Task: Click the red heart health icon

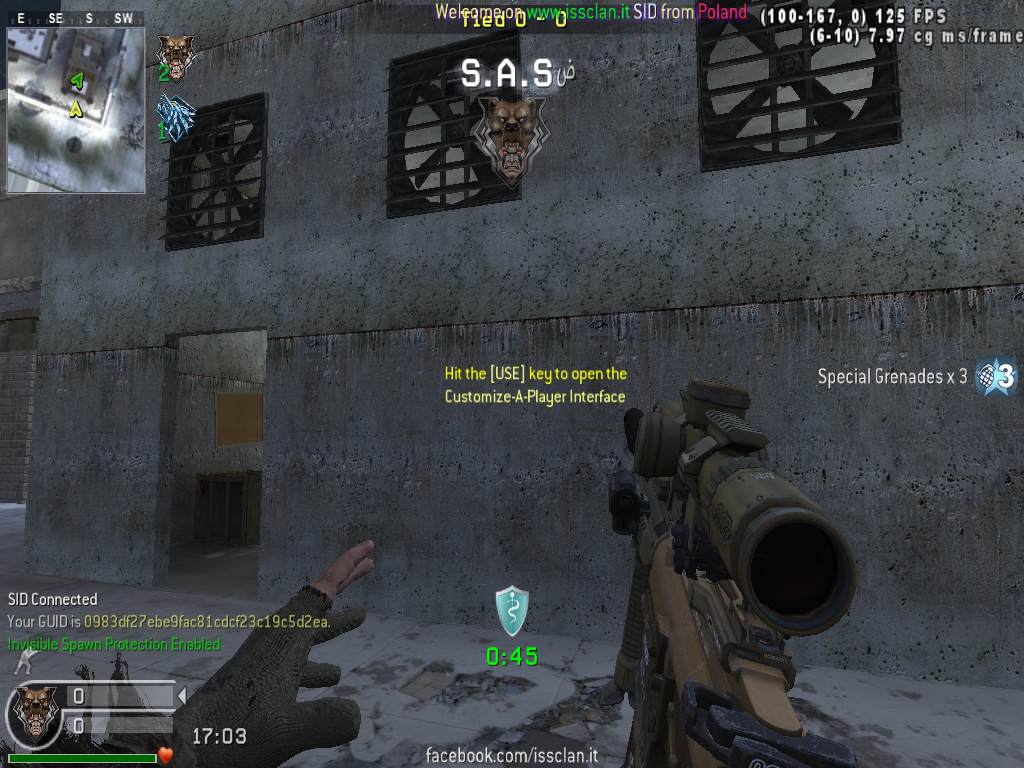Action: click(x=166, y=755)
